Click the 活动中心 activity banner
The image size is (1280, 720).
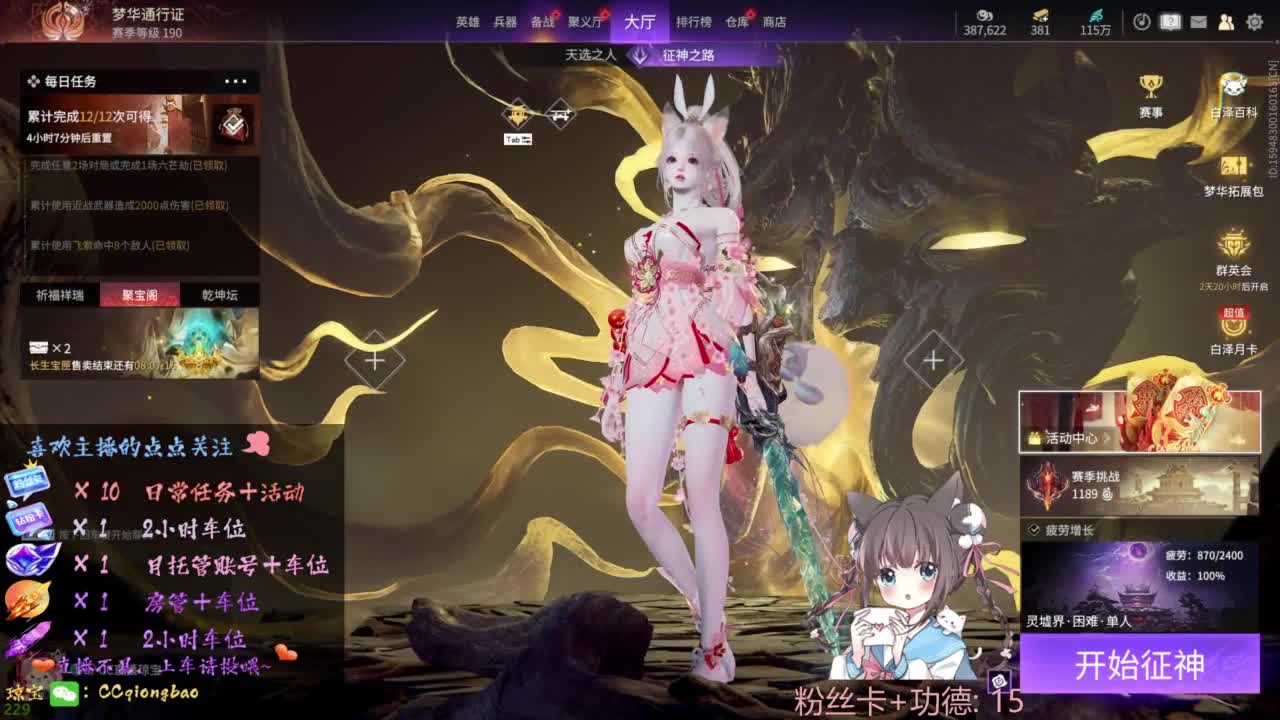(x=1139, y=422)
